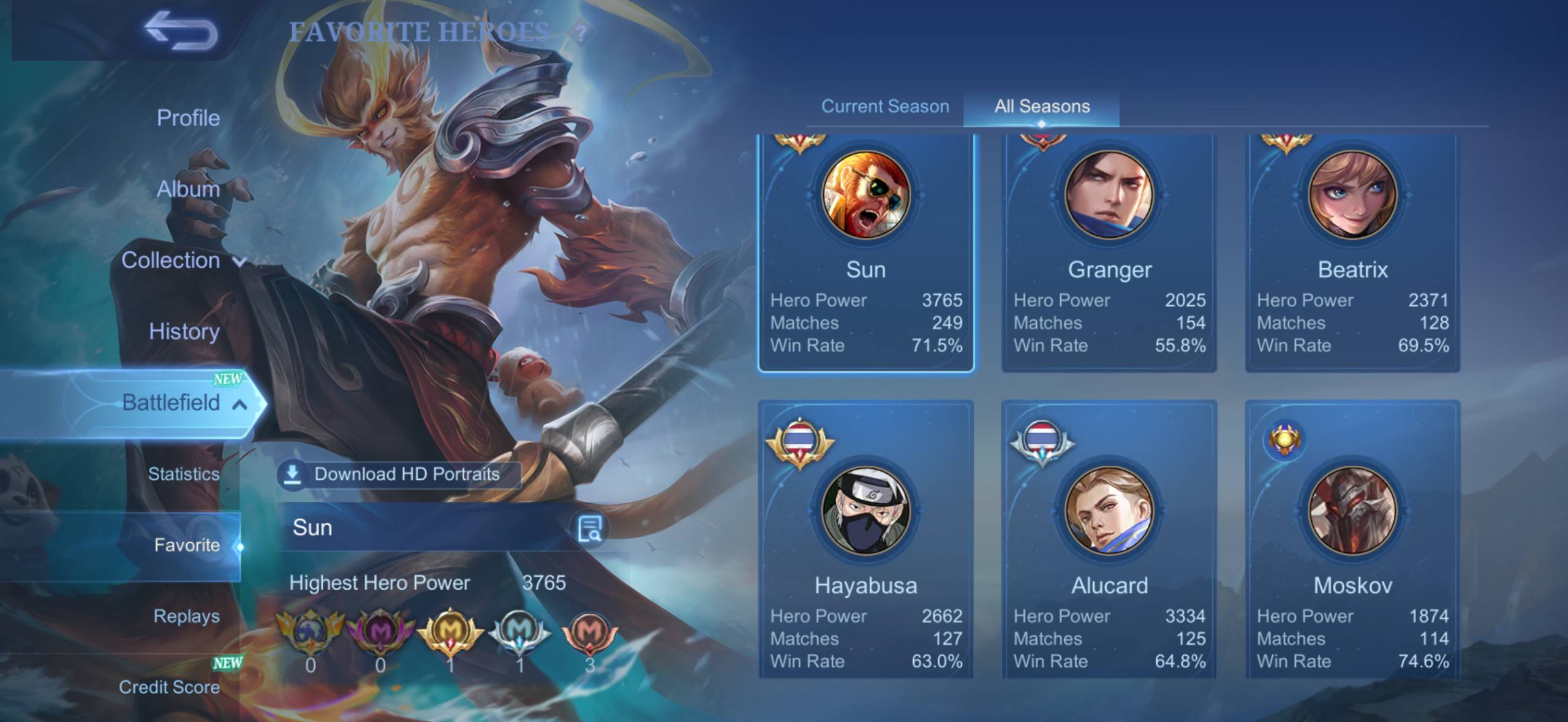Select the All Seasons tab
The height and width of the screenshot is (722, 1568).
tap(1042, 107)
